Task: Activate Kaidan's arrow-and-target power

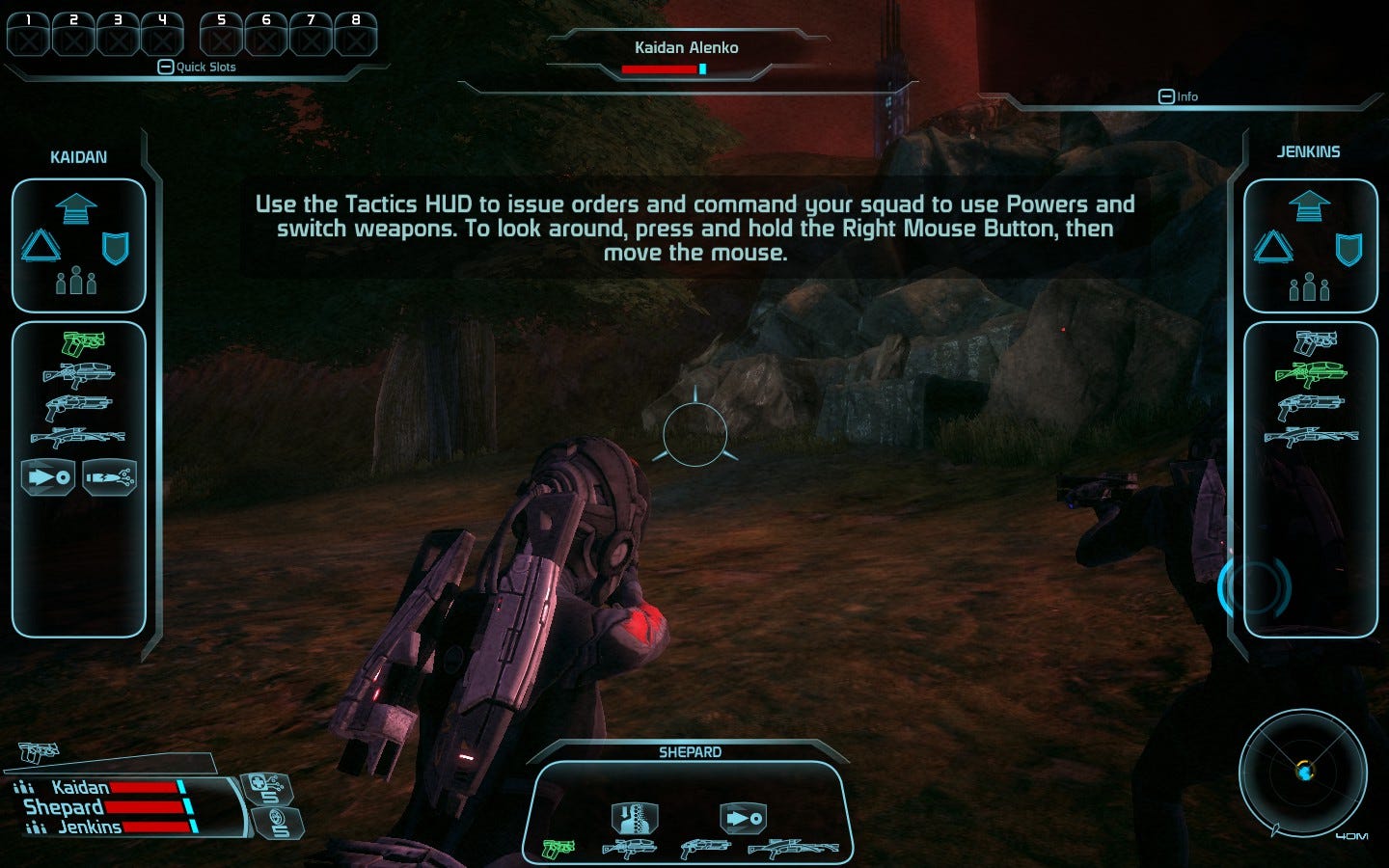Action: (48, 476)
